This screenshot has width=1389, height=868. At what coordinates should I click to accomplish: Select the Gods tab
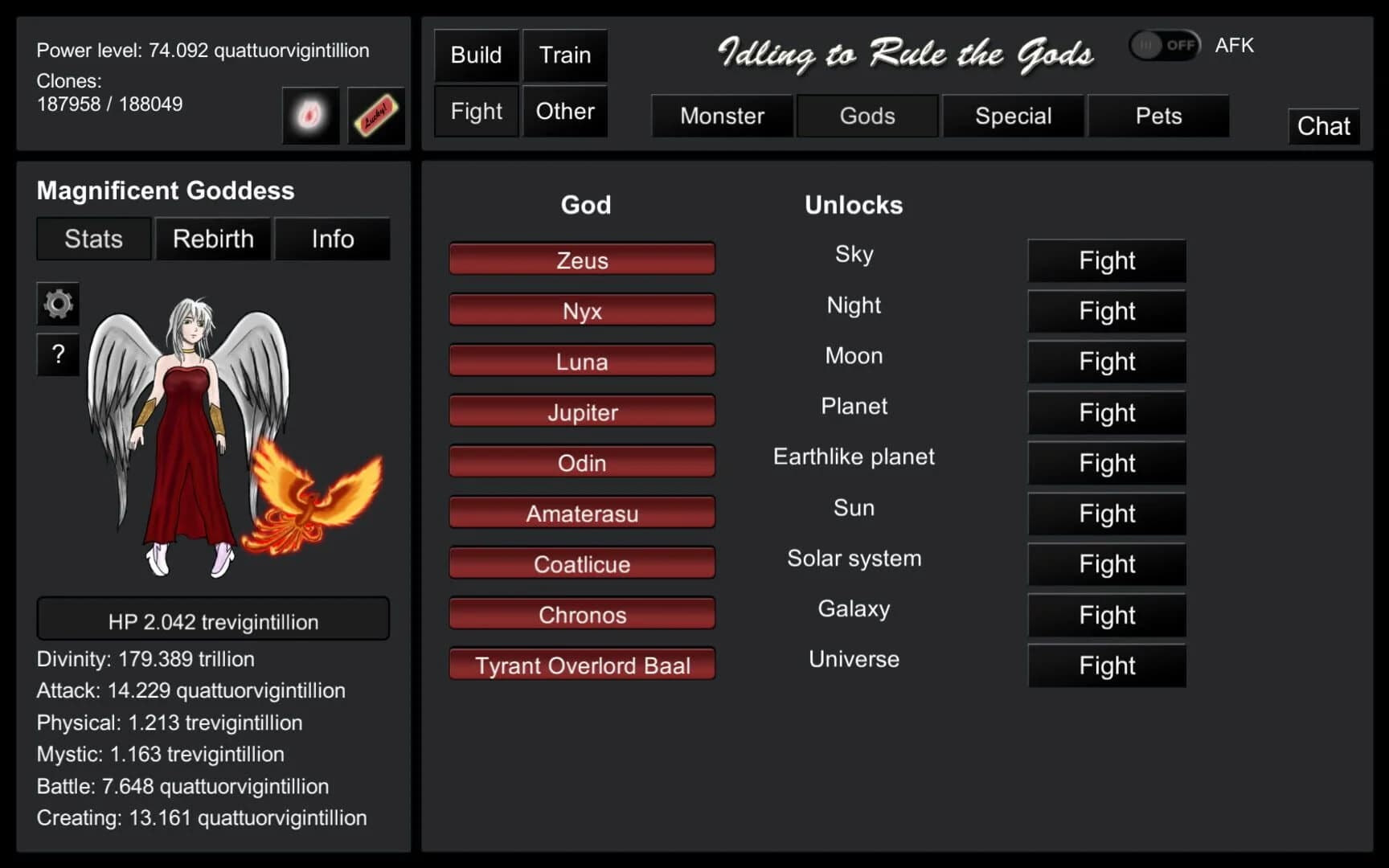click(867, 116)
